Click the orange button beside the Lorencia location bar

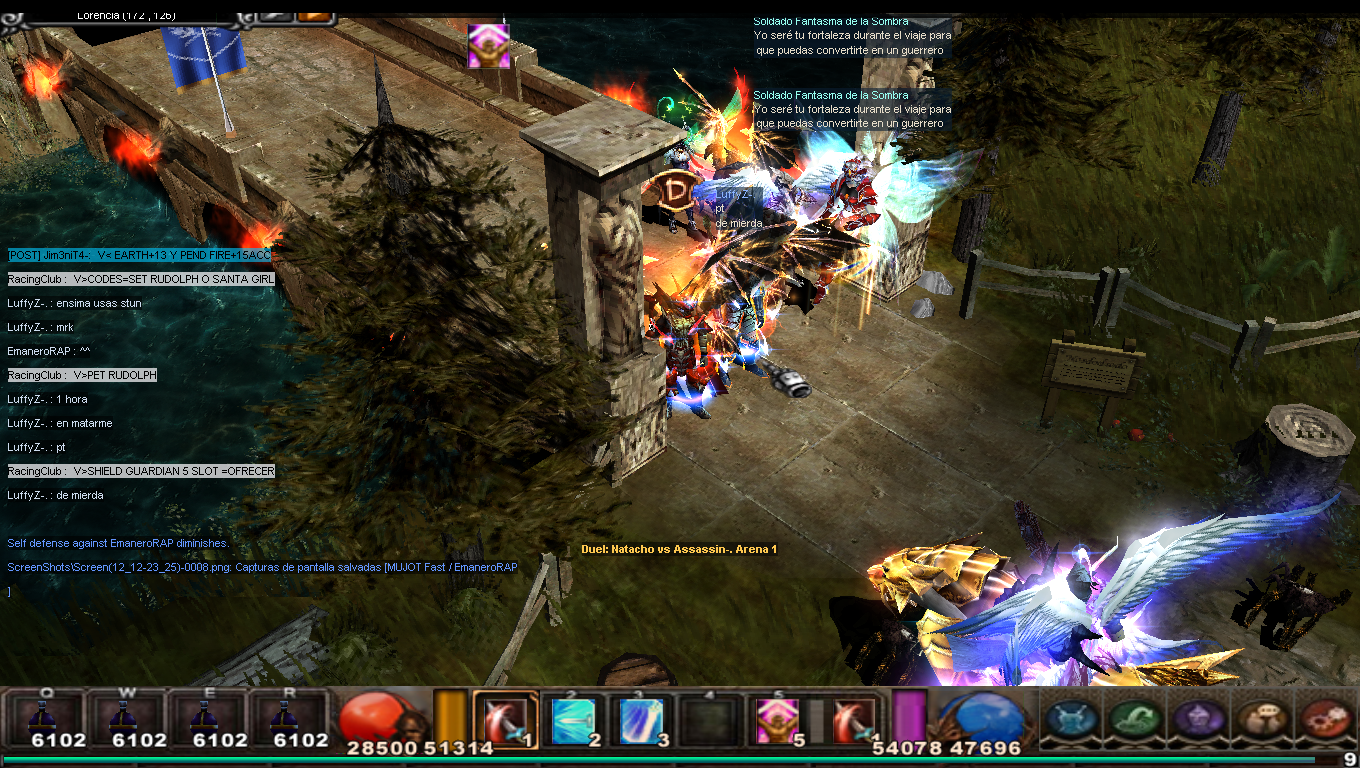point(314,15)
